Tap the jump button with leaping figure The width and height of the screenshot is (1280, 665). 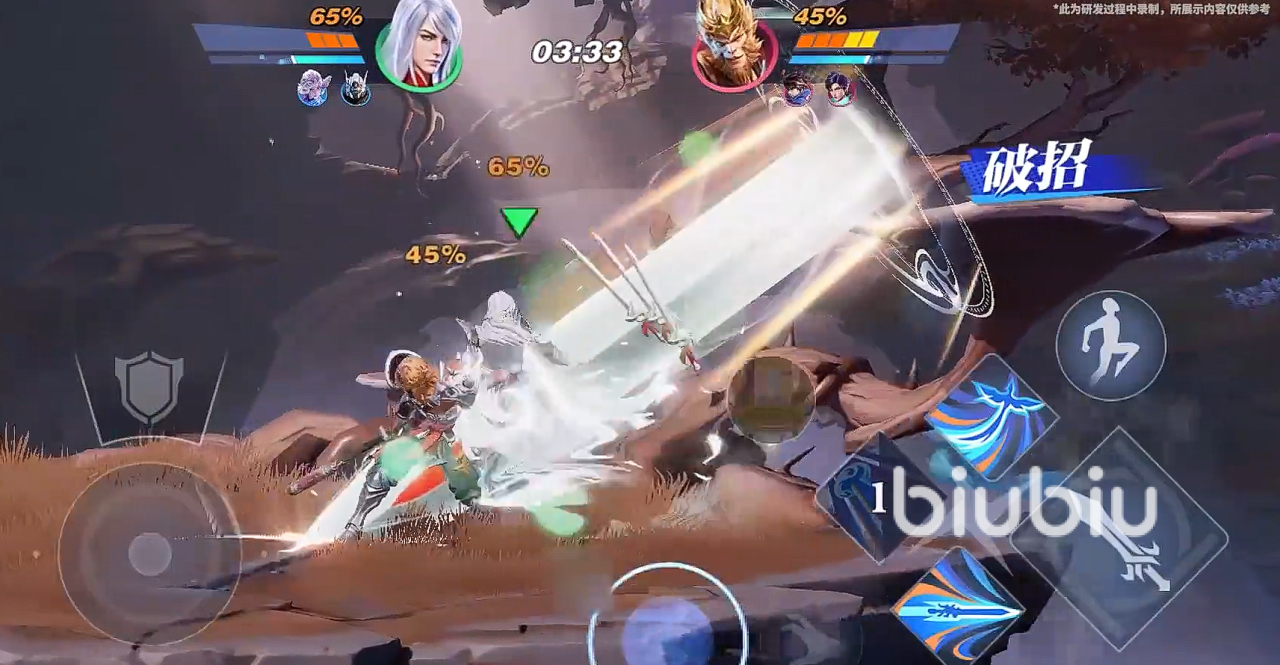(1110, 346)
